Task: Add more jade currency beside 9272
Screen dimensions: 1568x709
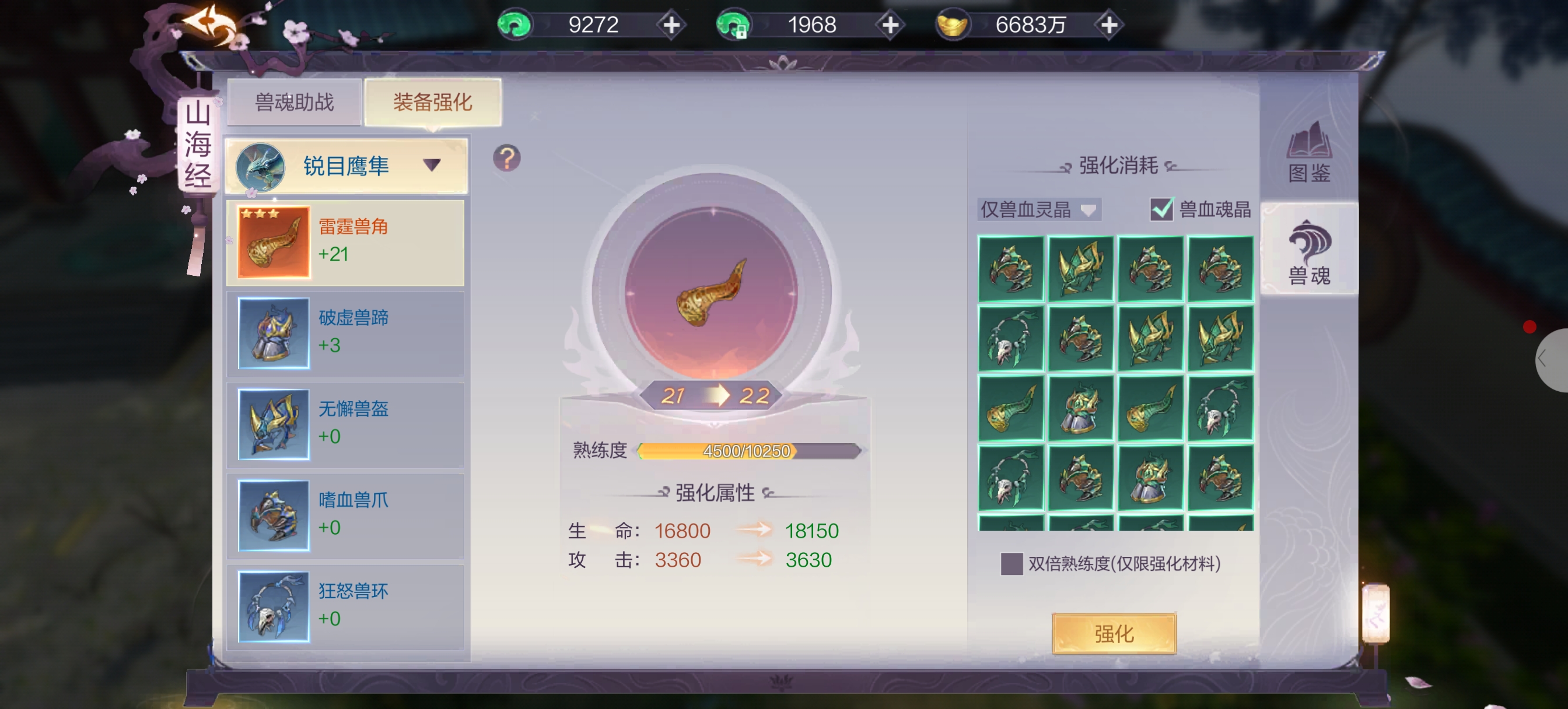Action: (x=671, y=26)
